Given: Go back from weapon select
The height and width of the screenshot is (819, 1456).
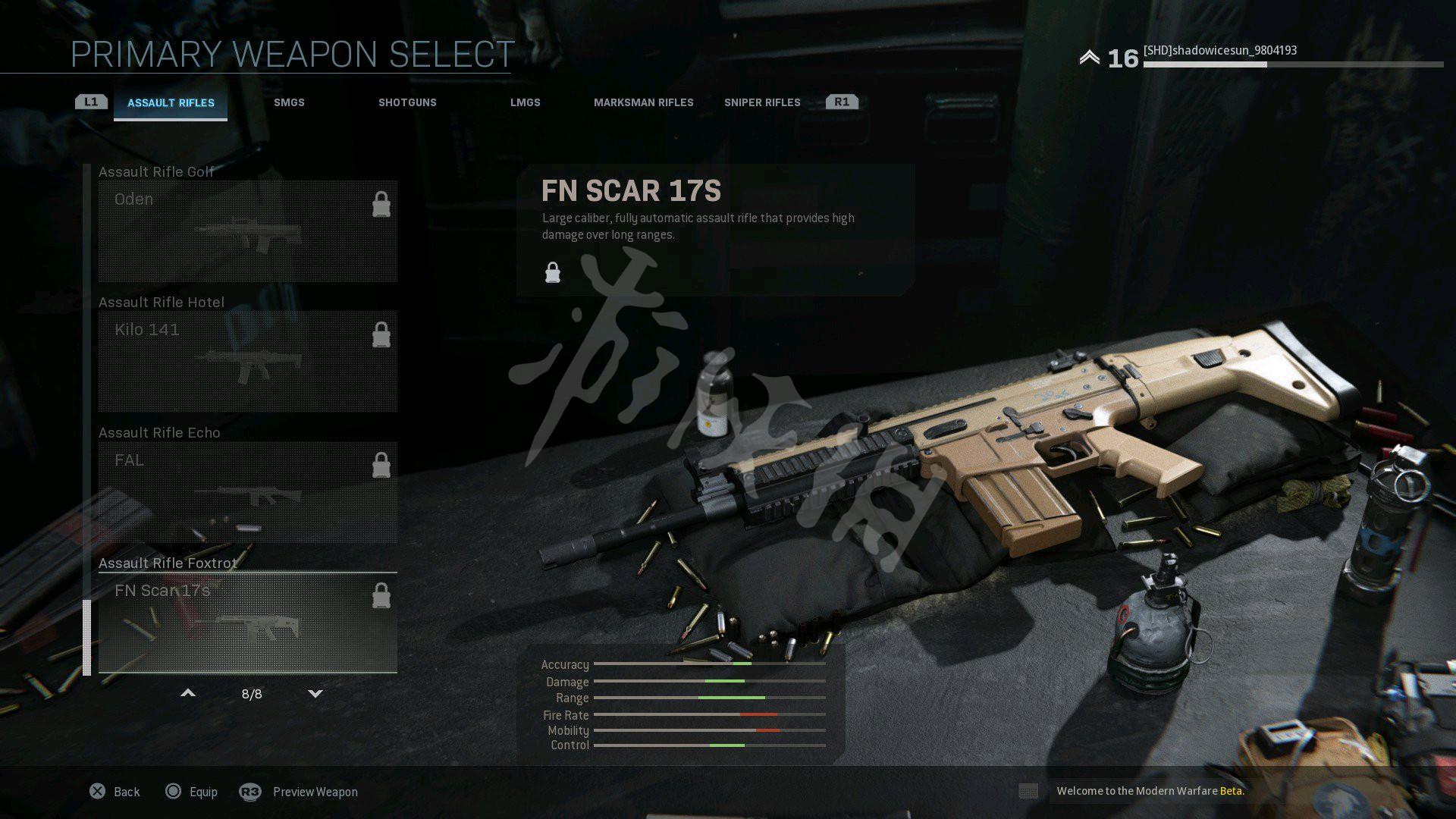Looking at the screenshot, I should point(115,792).
